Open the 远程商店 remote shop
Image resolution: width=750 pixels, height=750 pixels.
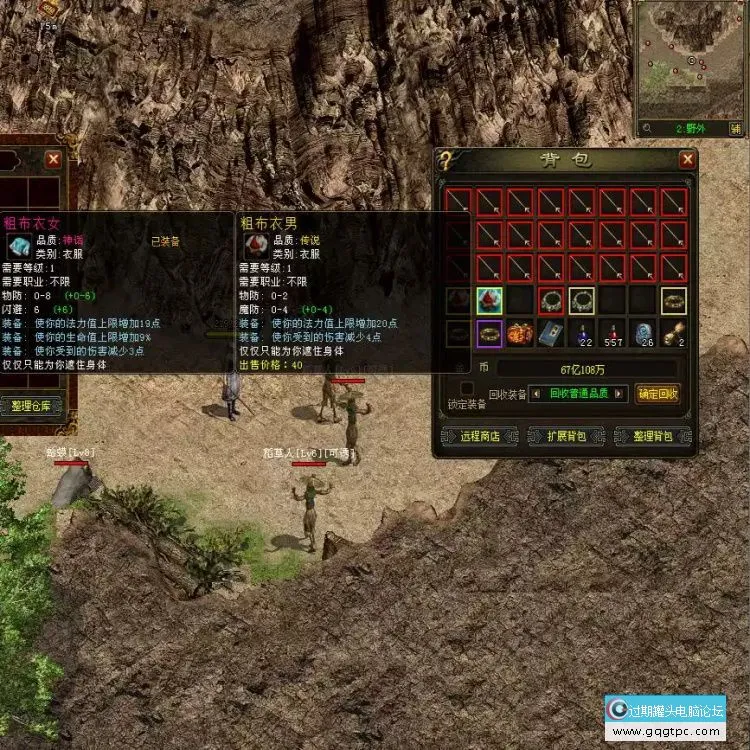[x=476, y=436]
